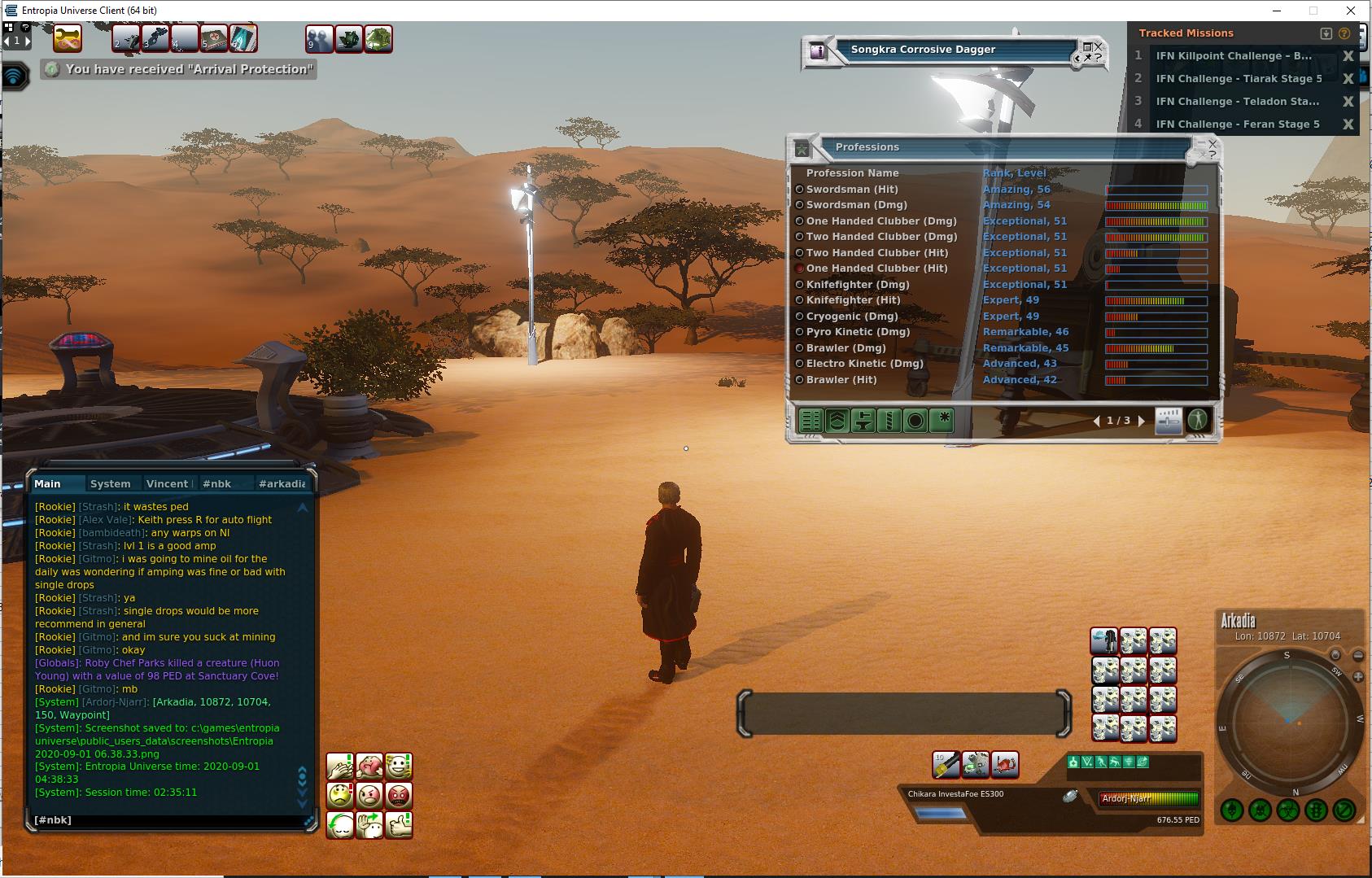The height and width of the screenshot is (878, 1372).
Task: Select the angry red face emote
Action: tap(399, 795)
